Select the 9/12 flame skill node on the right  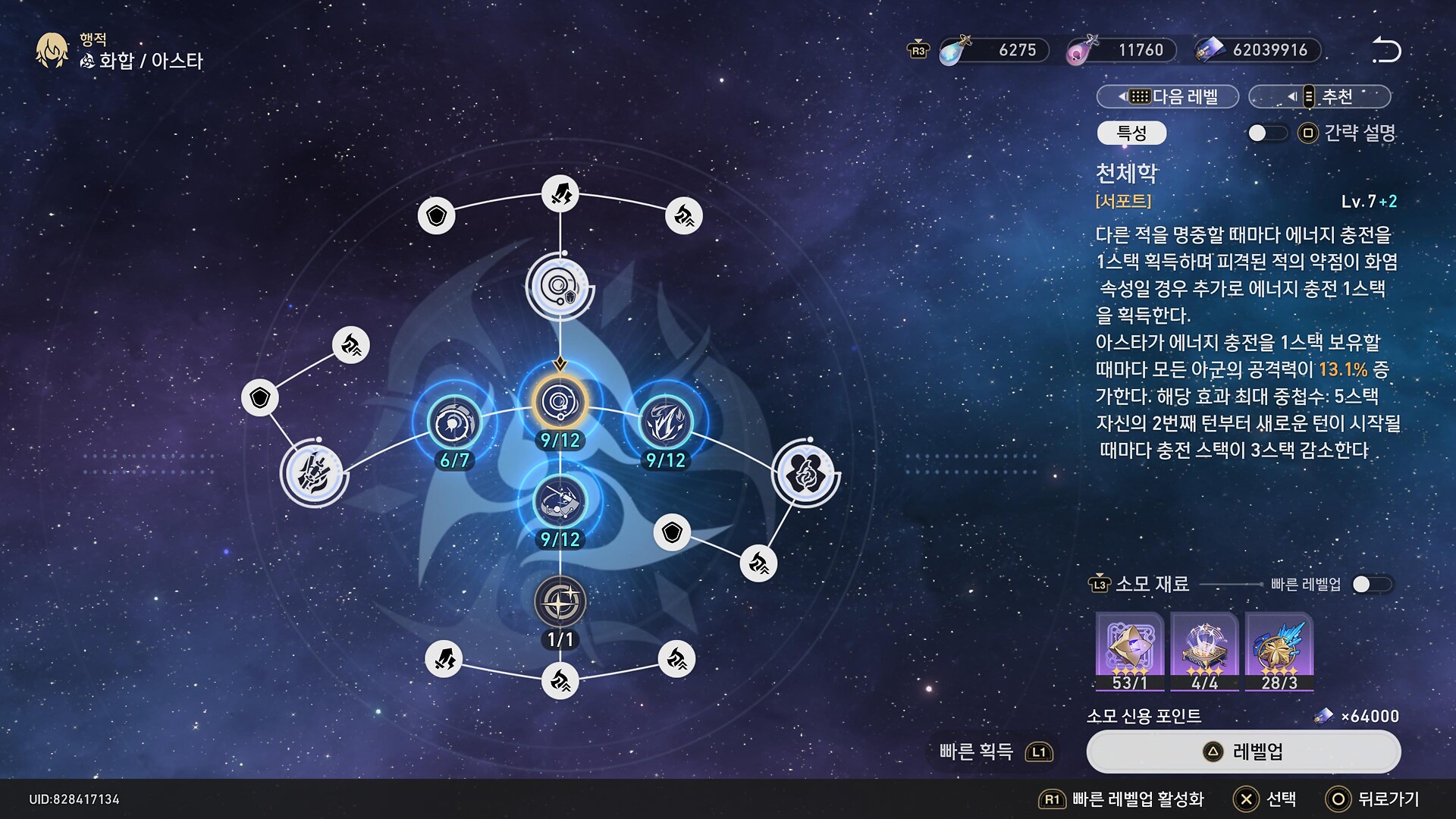(666, 422)
